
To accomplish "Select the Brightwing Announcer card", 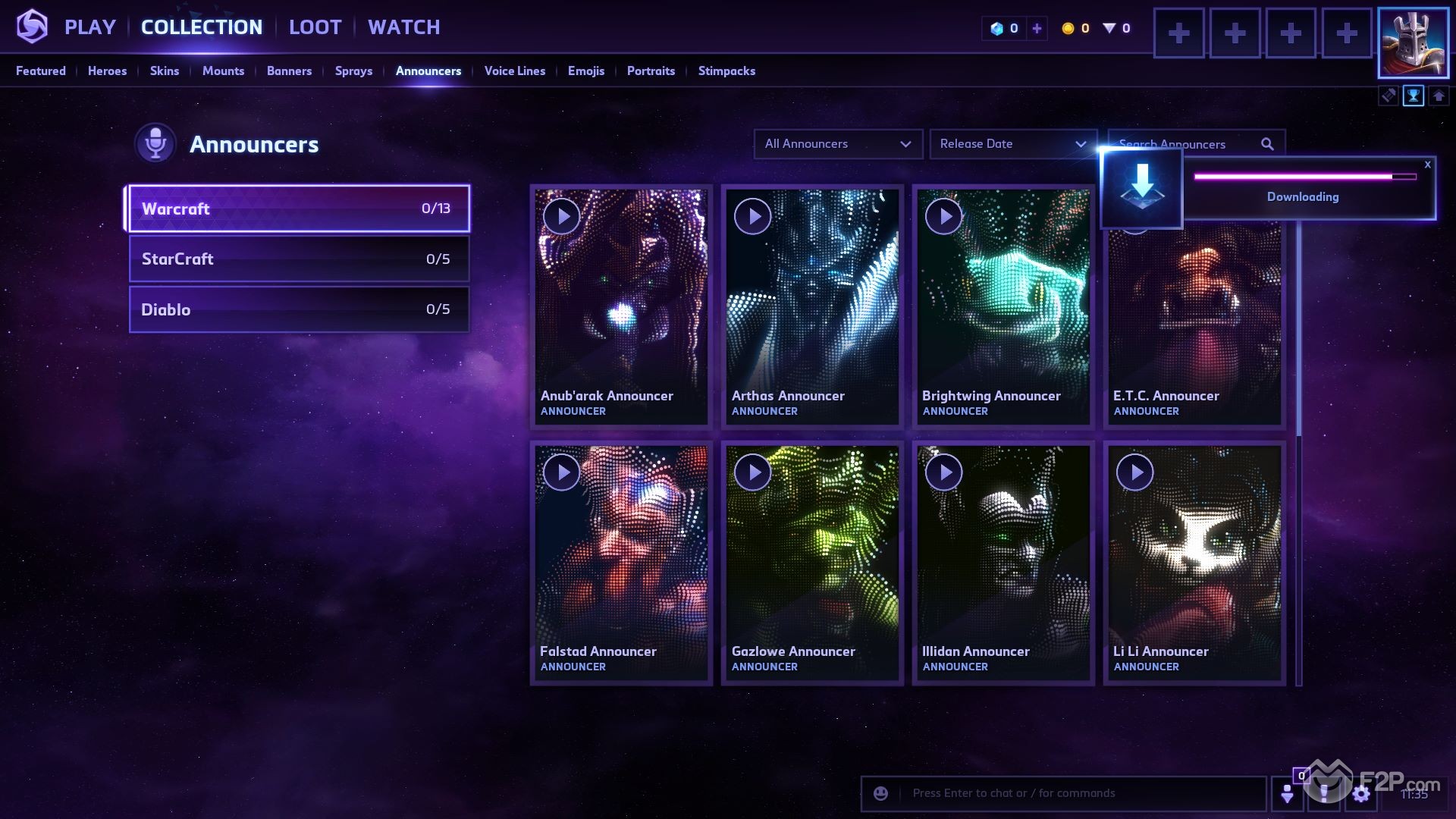I will [1003, 318].
